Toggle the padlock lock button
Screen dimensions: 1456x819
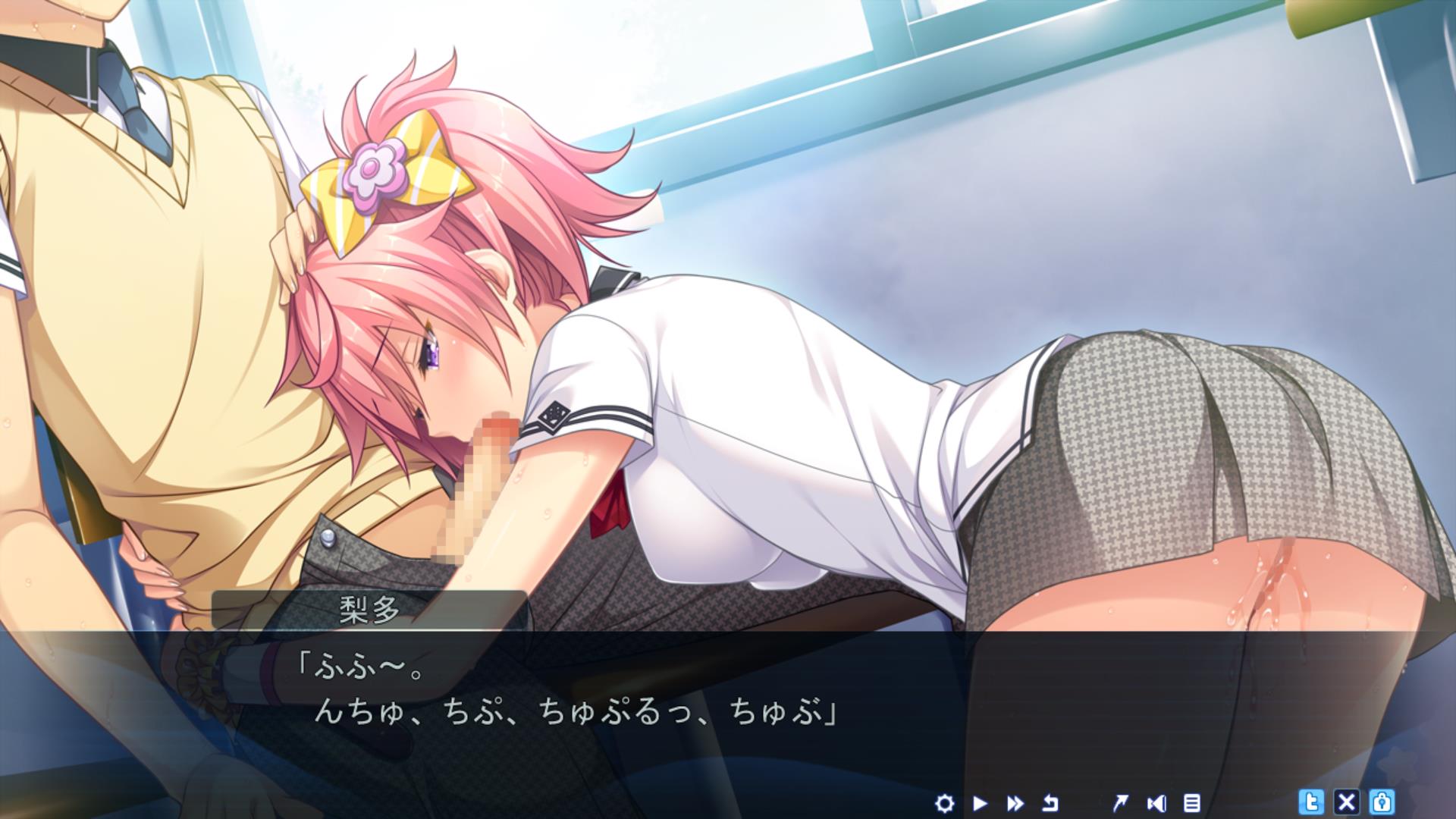tap(1382, 802)
